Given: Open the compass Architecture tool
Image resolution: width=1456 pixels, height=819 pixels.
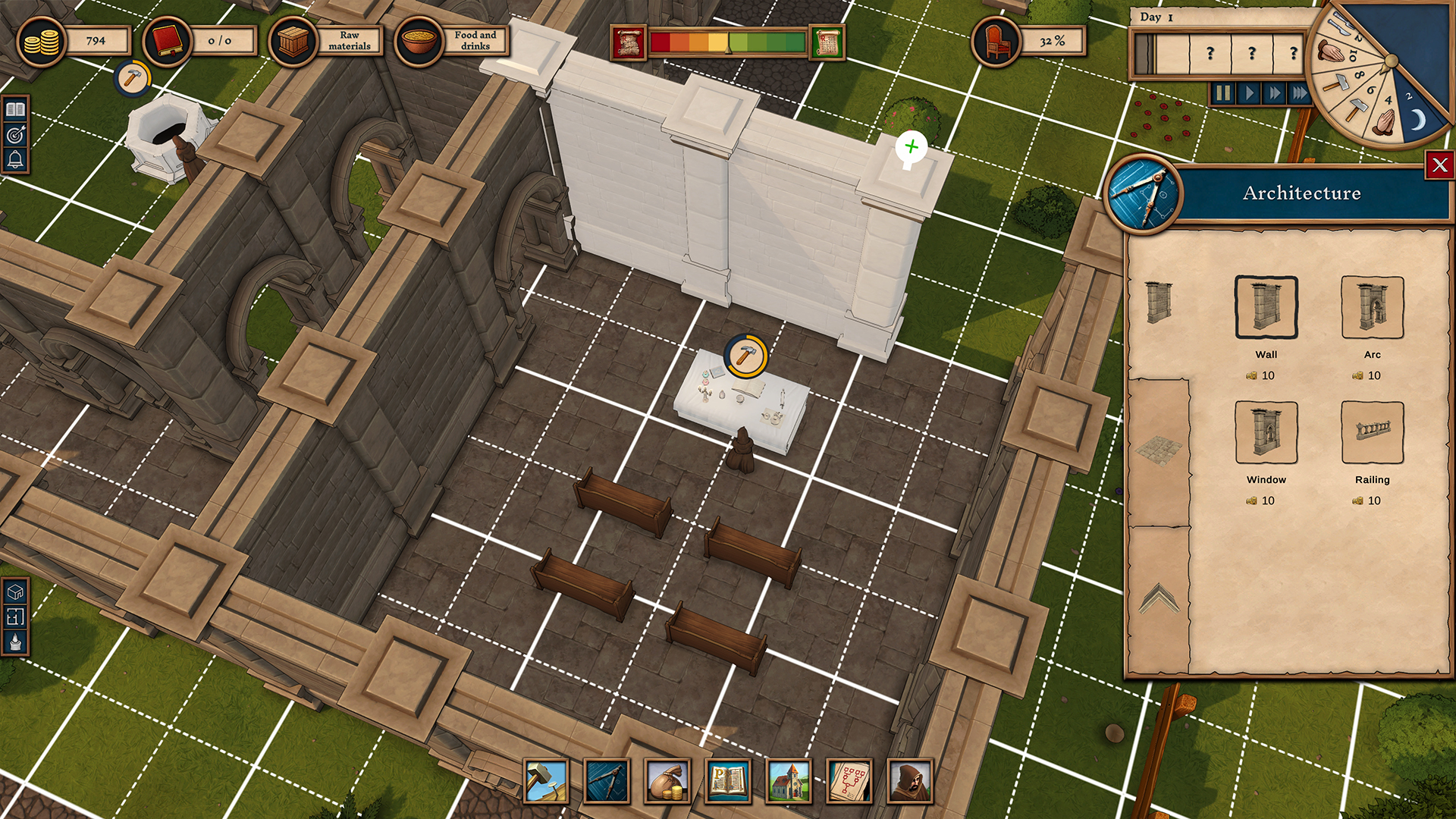Looking at the screenshot, I should pyautogui.click(x=607, y=782).
